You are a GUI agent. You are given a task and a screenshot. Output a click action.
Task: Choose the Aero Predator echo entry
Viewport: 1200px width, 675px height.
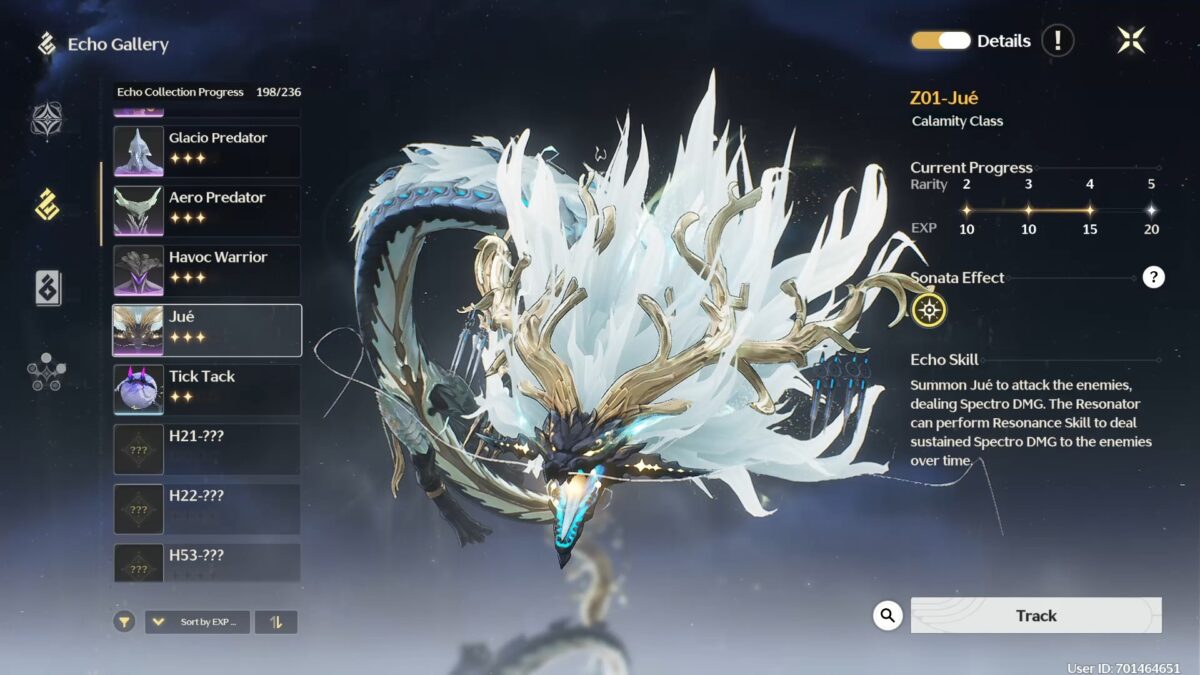point(207,211)
